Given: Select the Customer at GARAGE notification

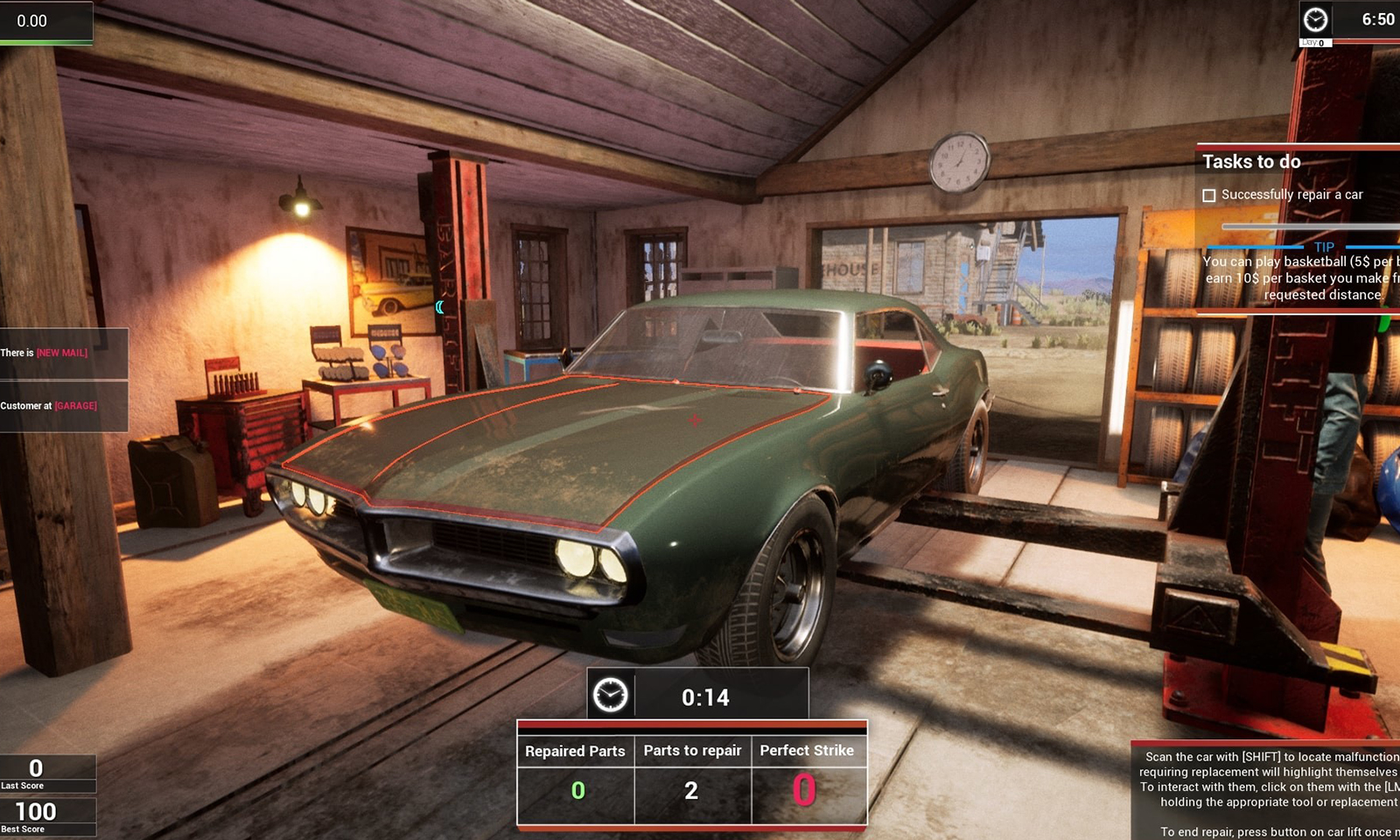Looking at the screenshot, I should click(63, 406).
